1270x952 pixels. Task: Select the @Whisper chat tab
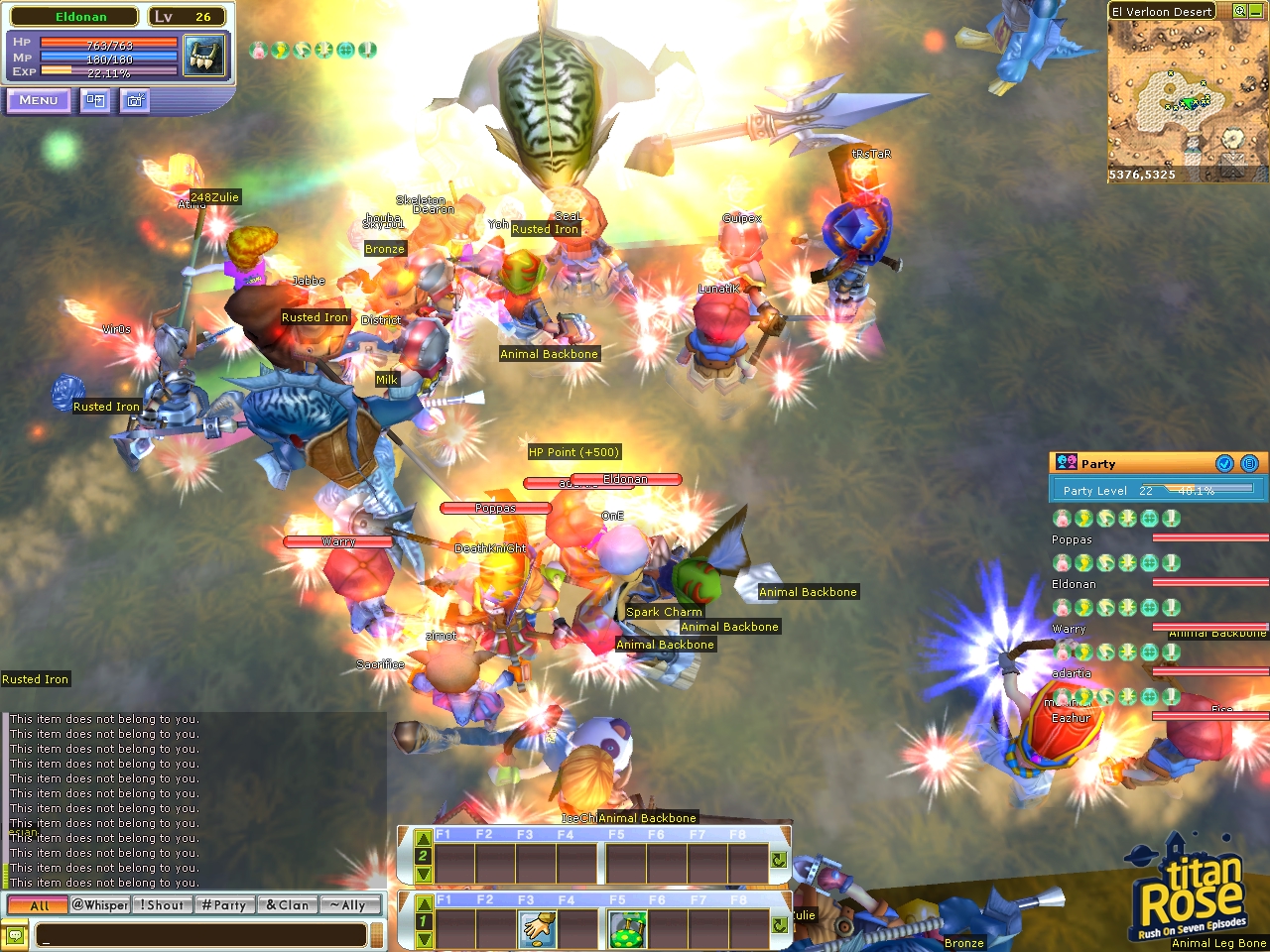[x=98, y=904]
